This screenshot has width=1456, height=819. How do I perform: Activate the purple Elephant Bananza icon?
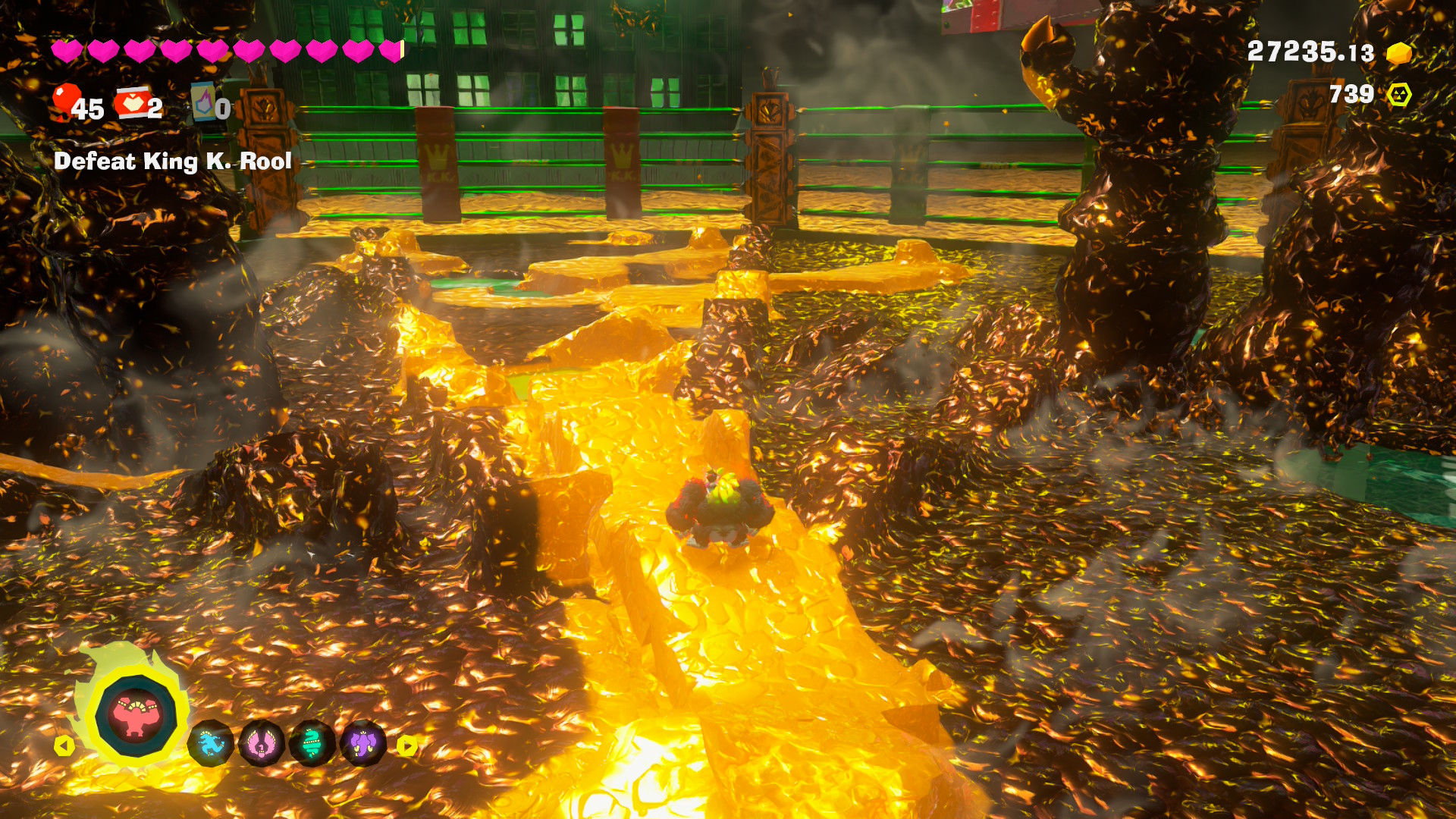tap(363, 744)
